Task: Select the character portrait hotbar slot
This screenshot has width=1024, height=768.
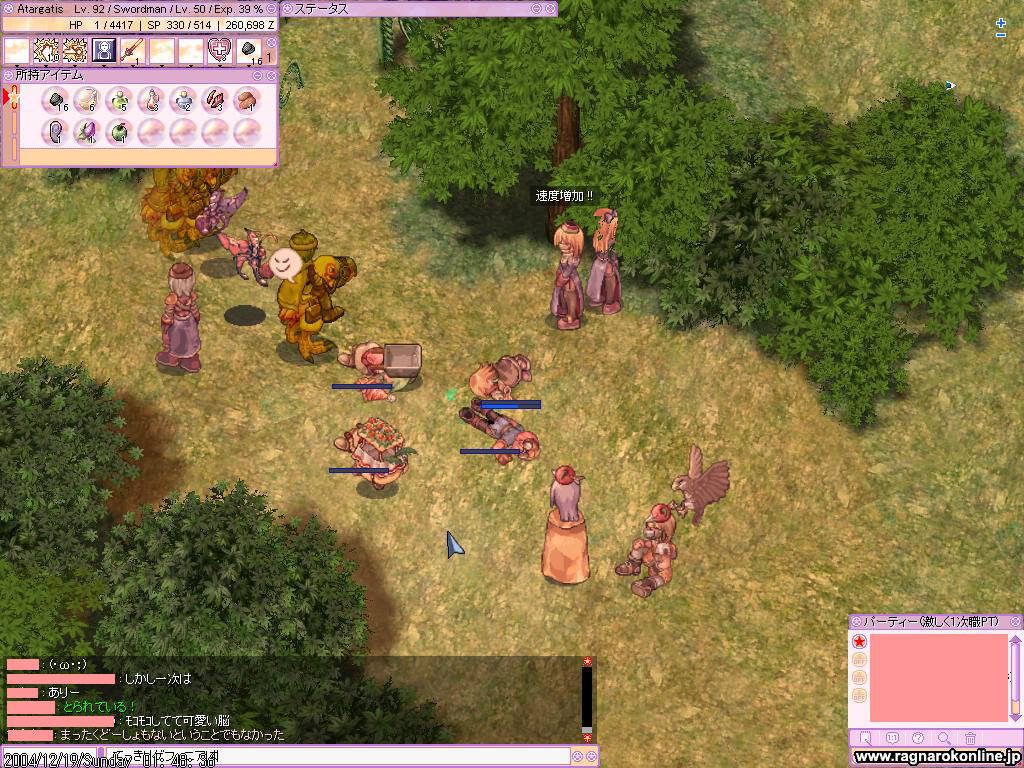Action: click(x=104, y=50)
